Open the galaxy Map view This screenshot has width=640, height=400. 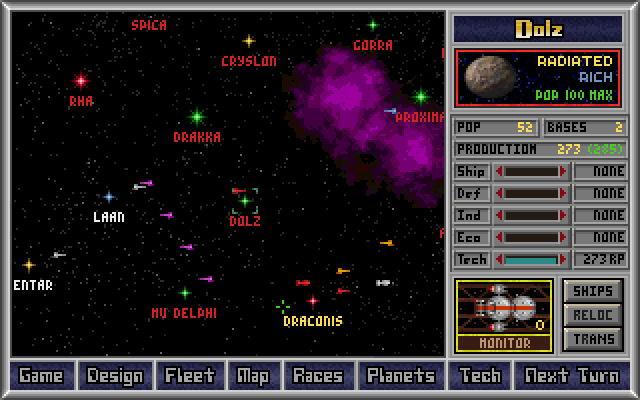(x=253, y=376)
